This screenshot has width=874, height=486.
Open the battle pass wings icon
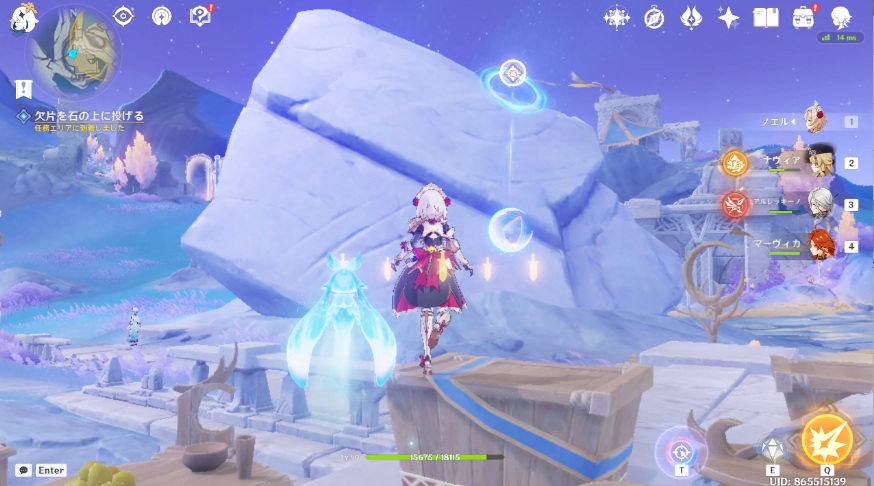coord(691,17)
